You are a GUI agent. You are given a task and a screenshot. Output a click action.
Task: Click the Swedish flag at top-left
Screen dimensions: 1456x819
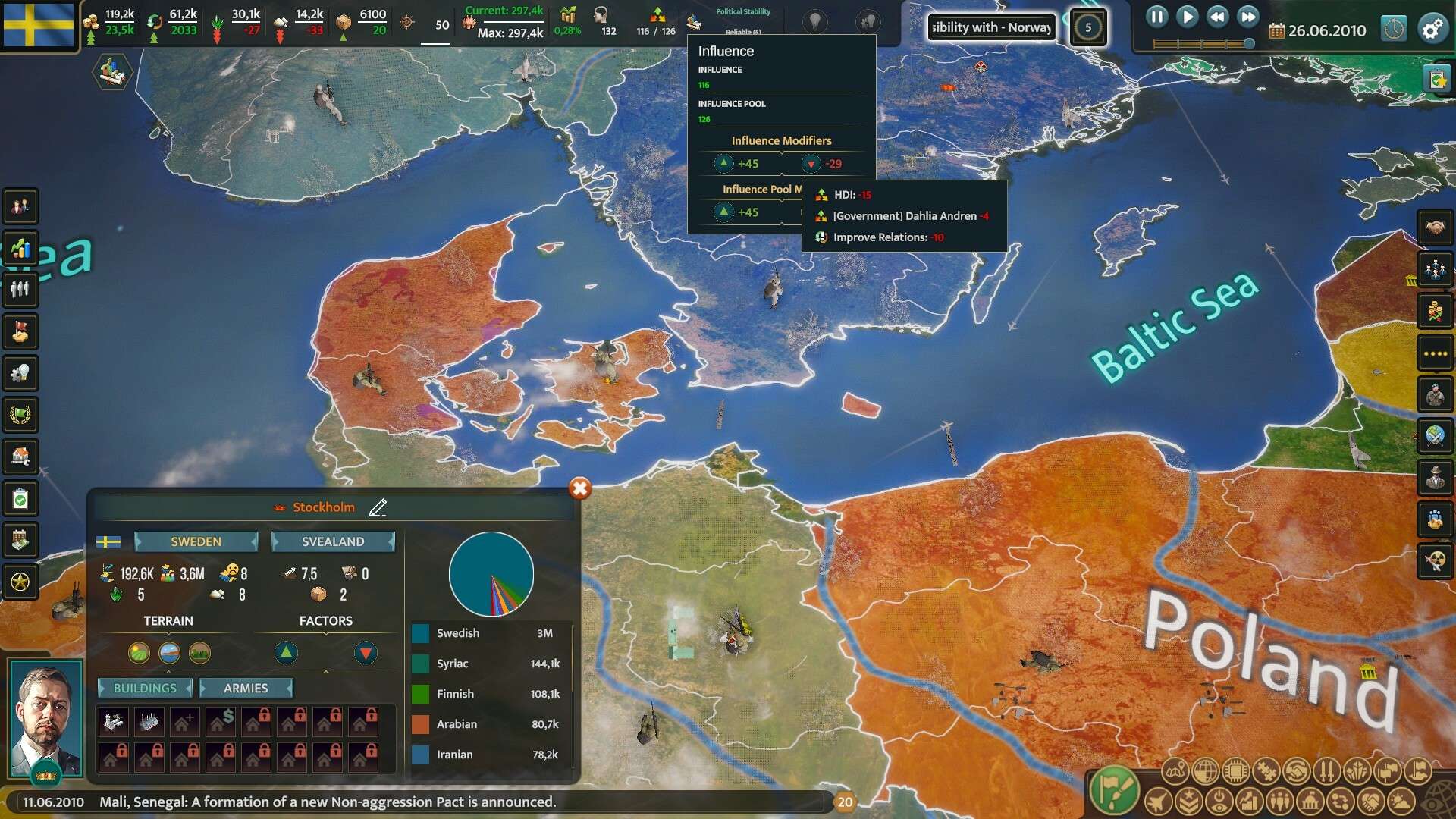tap(39, 25)
